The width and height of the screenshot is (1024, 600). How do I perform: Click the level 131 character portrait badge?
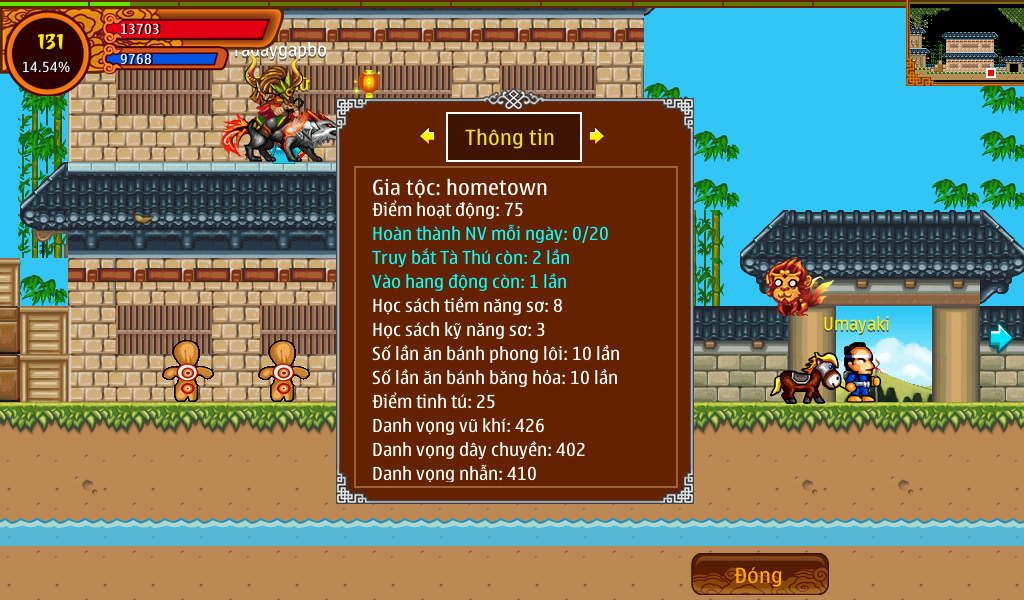click(46, 53)
